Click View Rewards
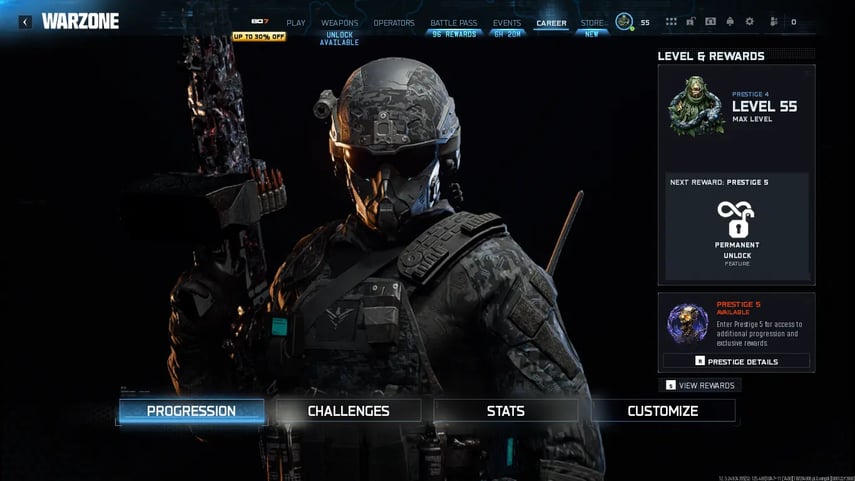This screenshot has width=855, height=481. pos(701,385)
